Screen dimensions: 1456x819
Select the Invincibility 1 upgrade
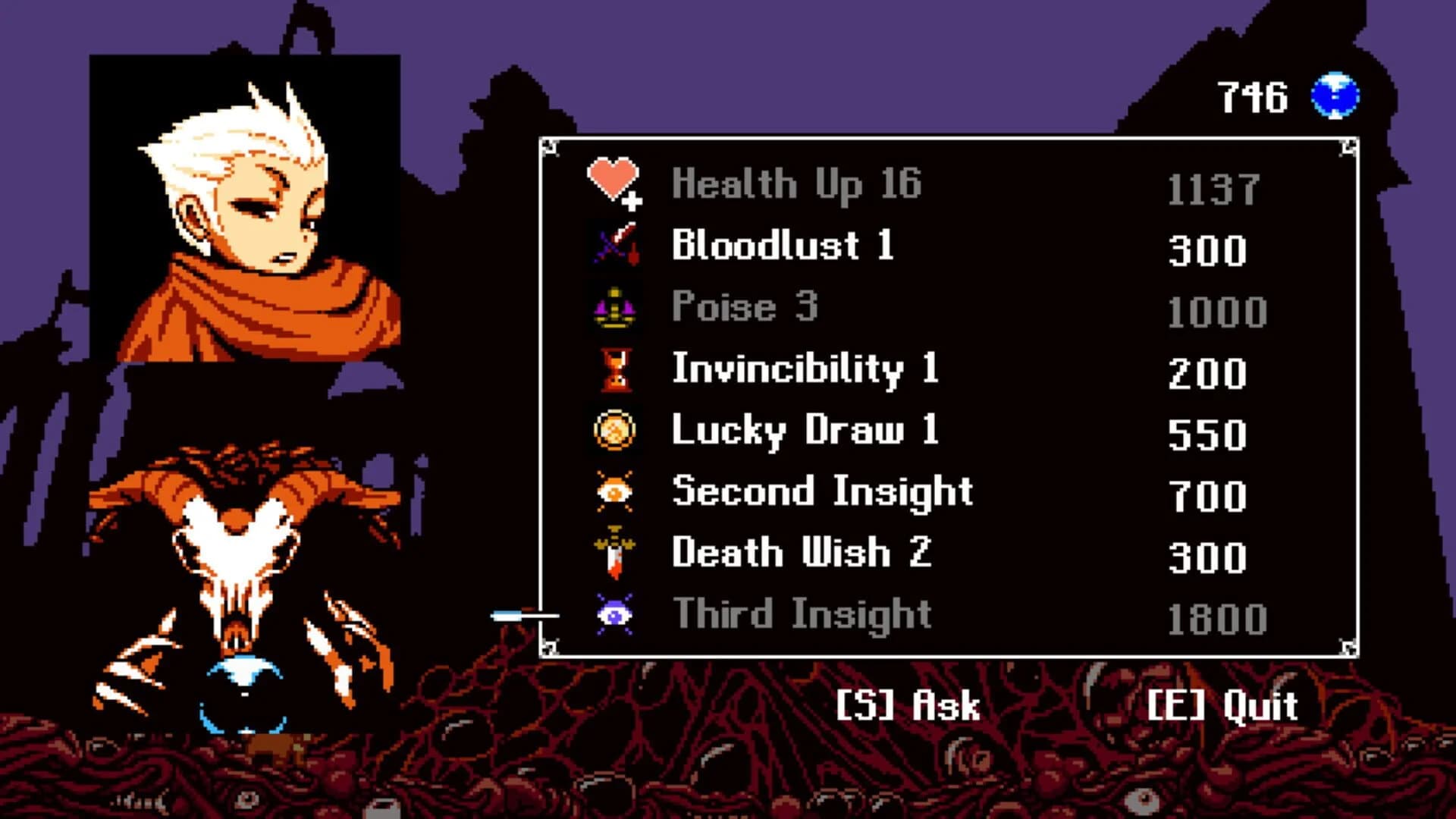(804, 369)
